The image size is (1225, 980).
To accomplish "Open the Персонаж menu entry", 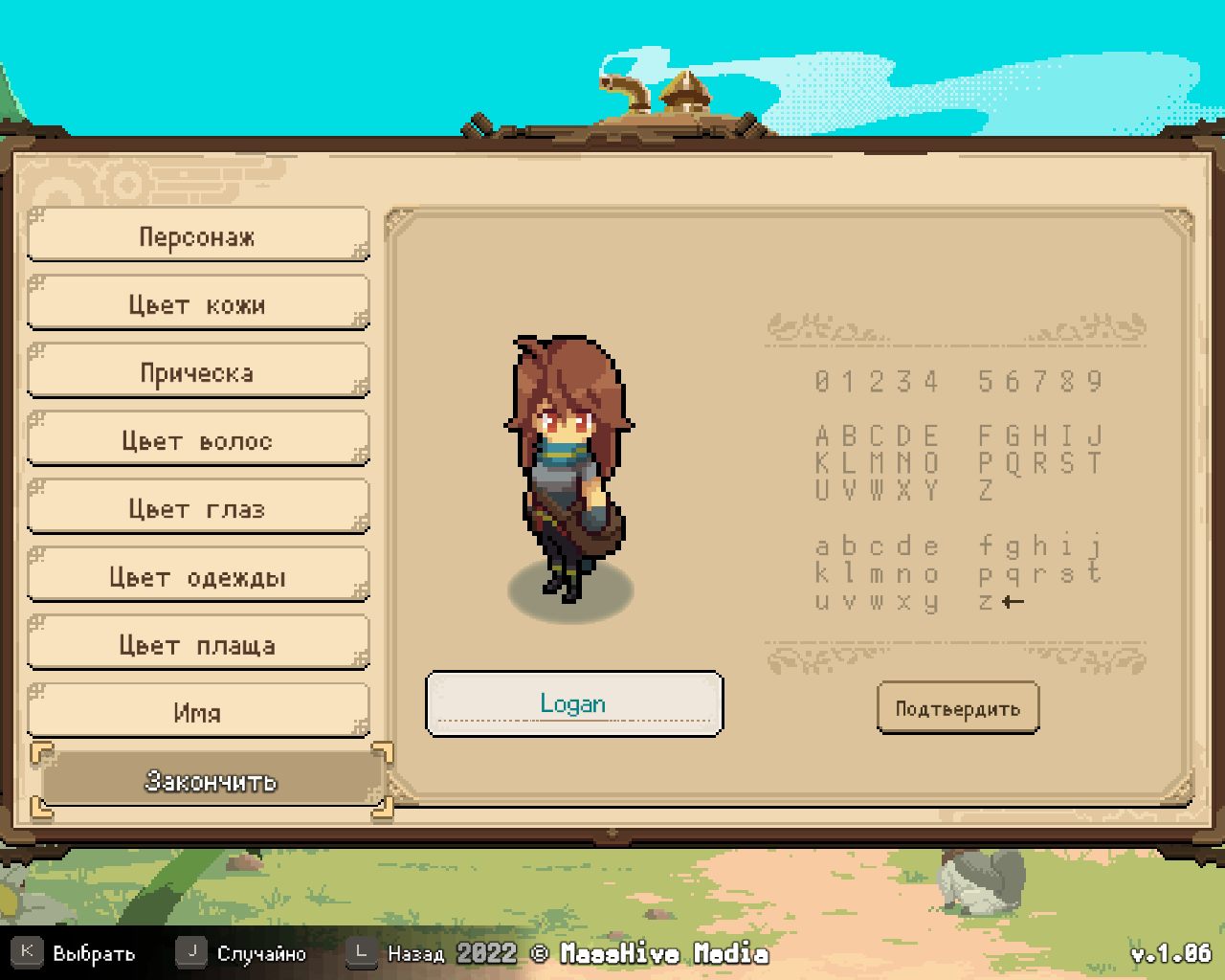I will 197,235.
